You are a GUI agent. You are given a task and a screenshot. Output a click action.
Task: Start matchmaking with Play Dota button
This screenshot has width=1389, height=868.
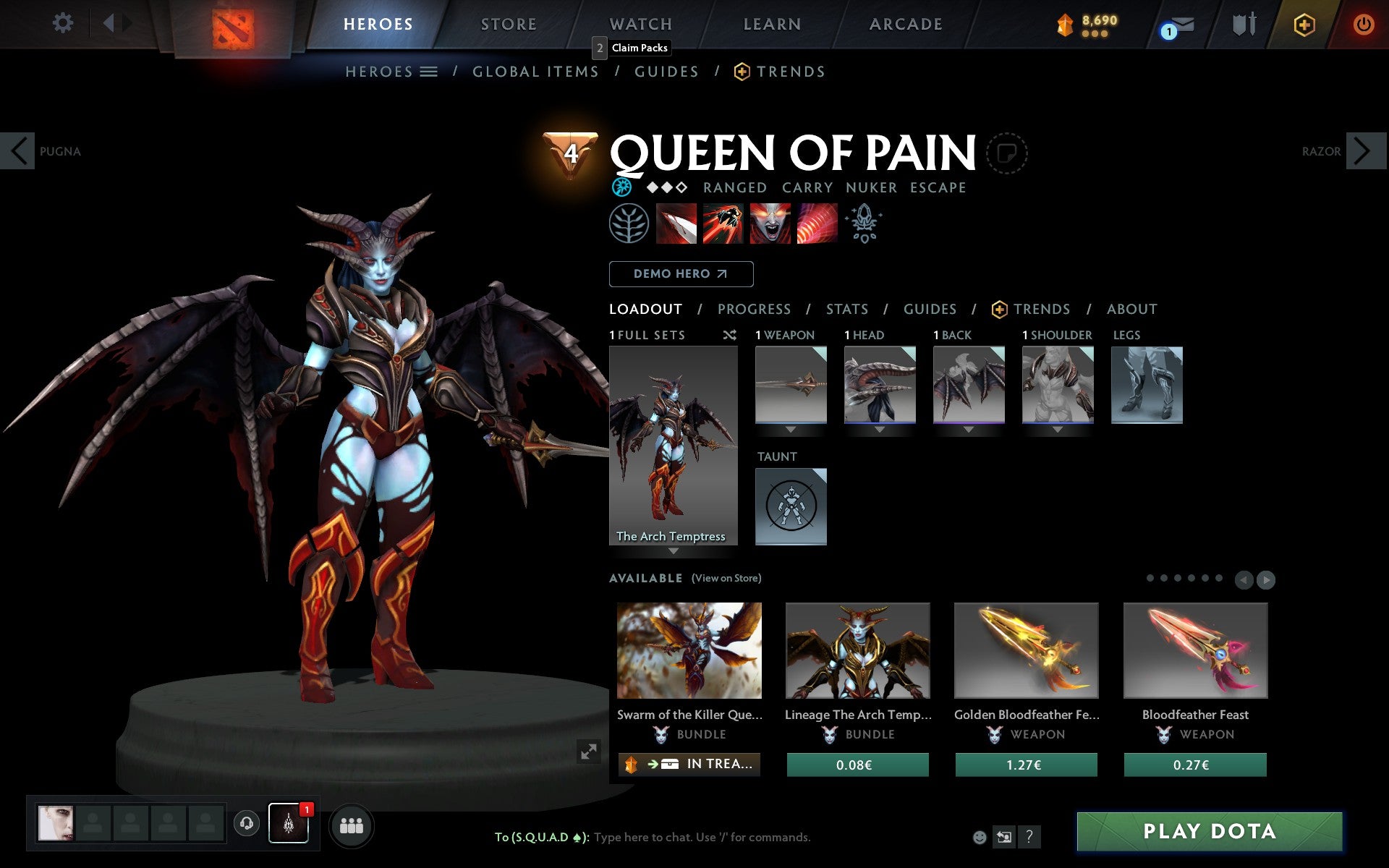(x=1209, y=831)
